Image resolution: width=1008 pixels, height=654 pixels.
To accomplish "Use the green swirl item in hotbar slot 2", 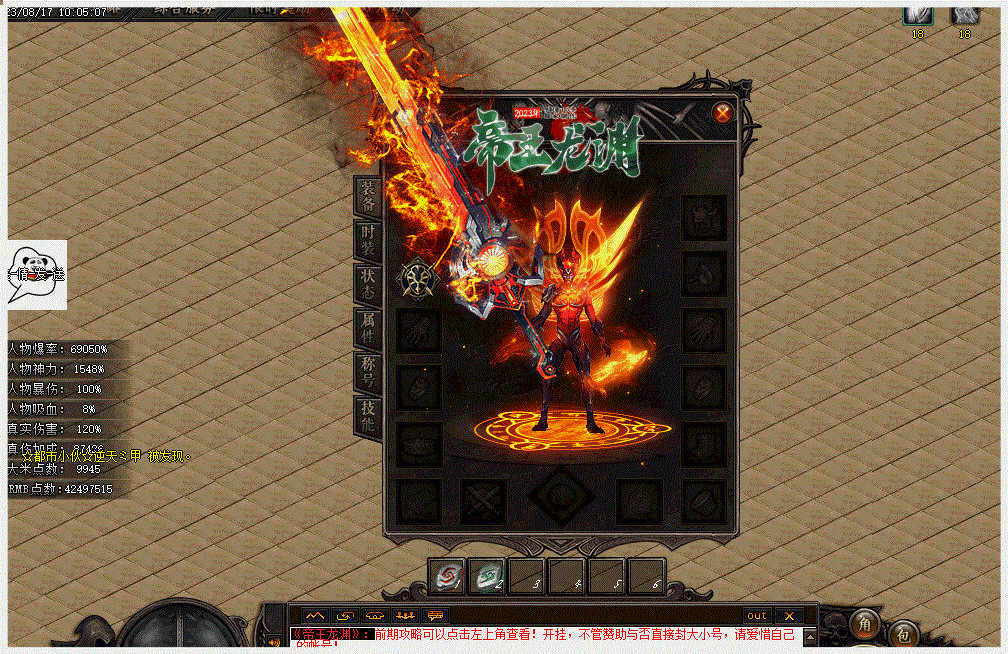I will pyautogui.click(x=487, y=577).
